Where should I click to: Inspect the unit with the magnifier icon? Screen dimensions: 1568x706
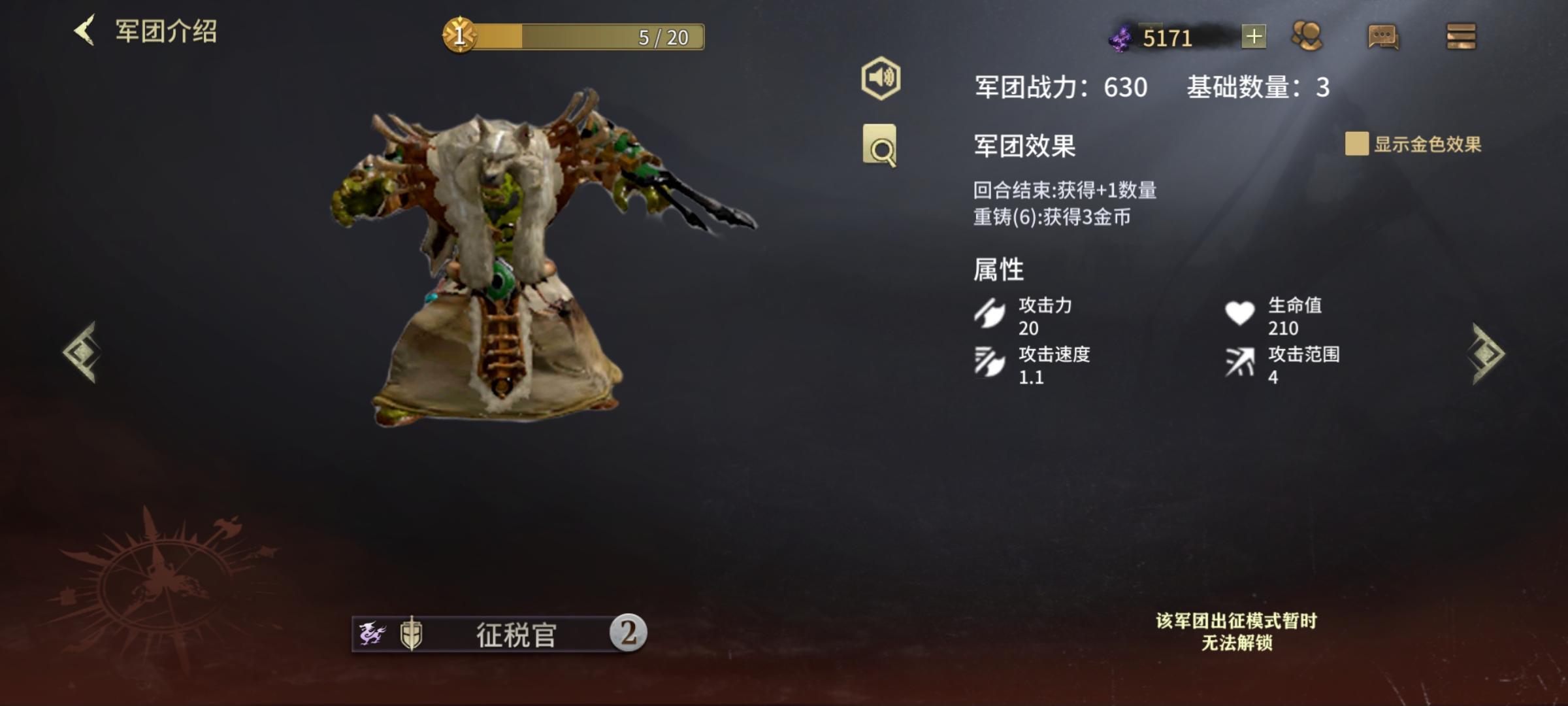tap(879, 146)
